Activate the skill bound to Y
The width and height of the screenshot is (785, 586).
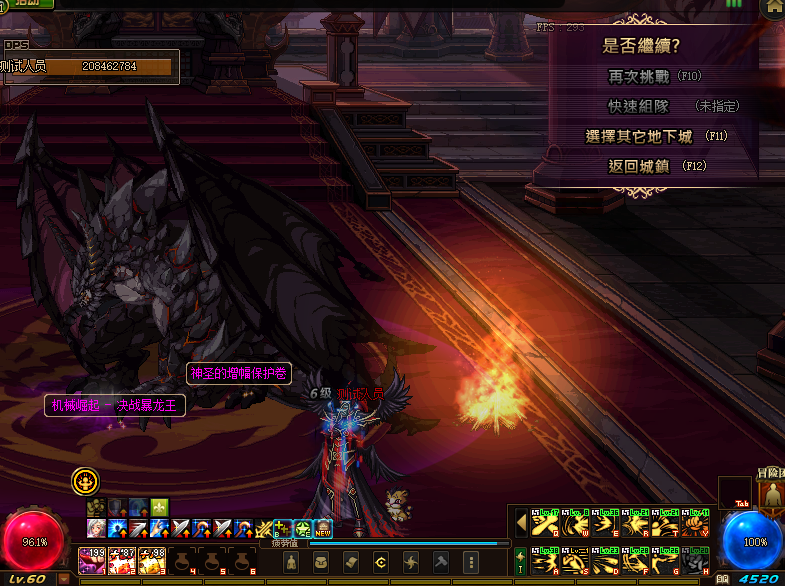[x=696, y=523]
